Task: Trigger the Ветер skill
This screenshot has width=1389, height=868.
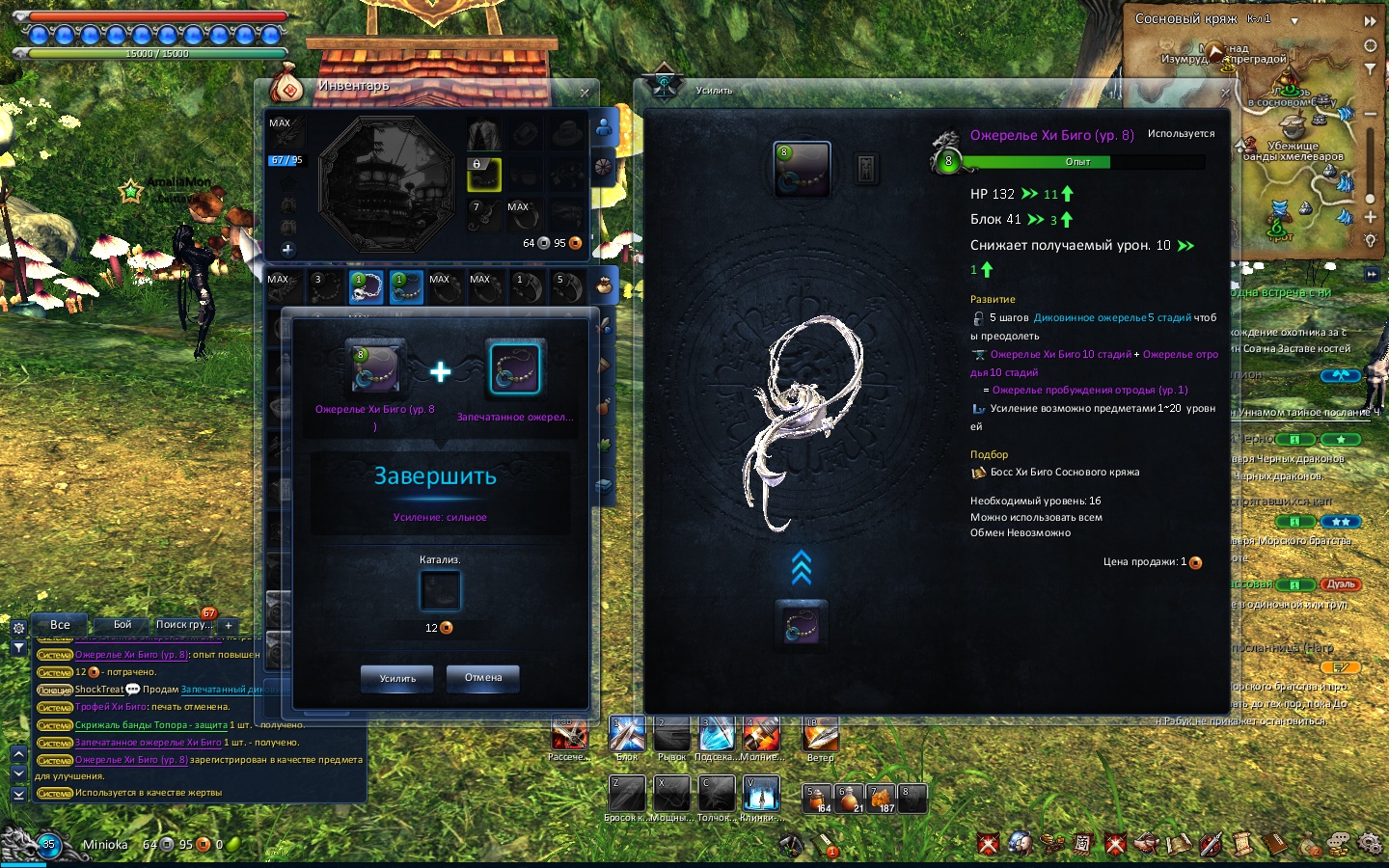Action: [x=821, y=735]
